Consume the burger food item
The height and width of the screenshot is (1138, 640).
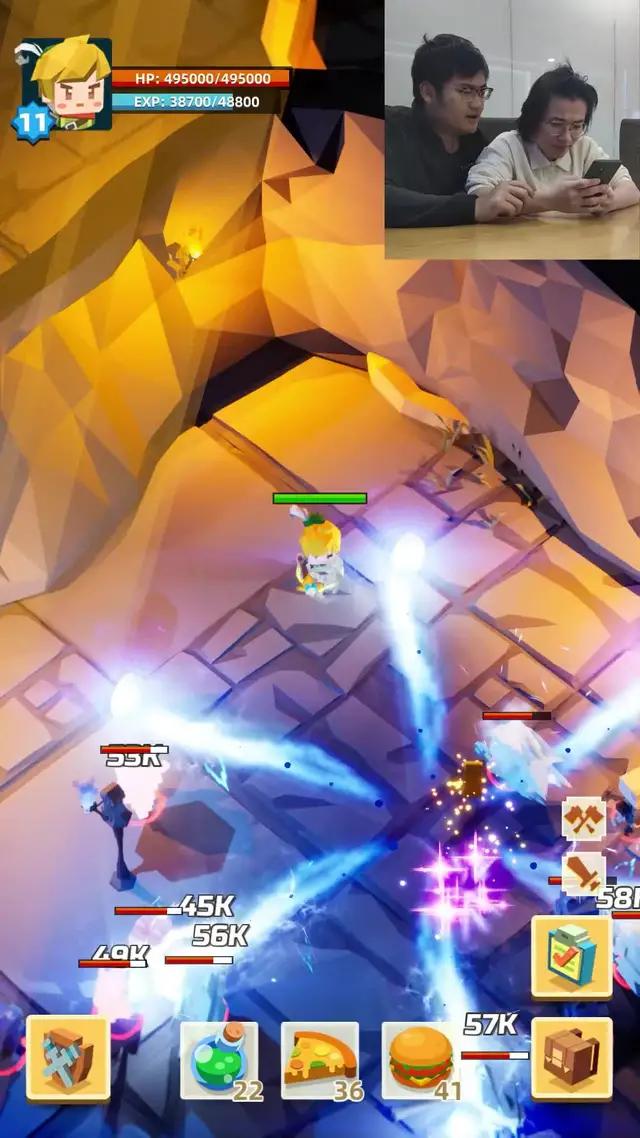[421, 1059]
